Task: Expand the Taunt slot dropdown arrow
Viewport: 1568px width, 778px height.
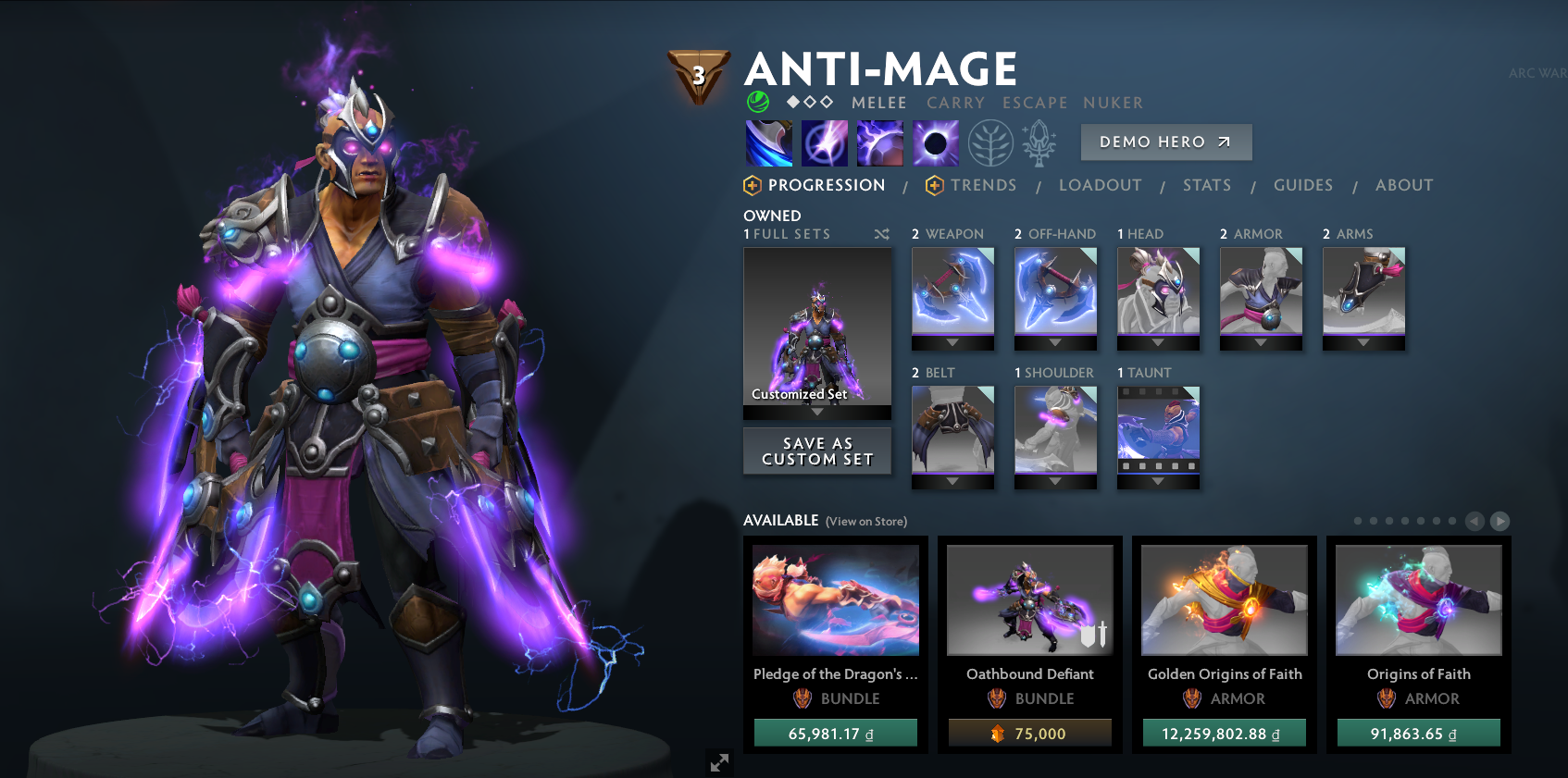Action: (1157, 480)
